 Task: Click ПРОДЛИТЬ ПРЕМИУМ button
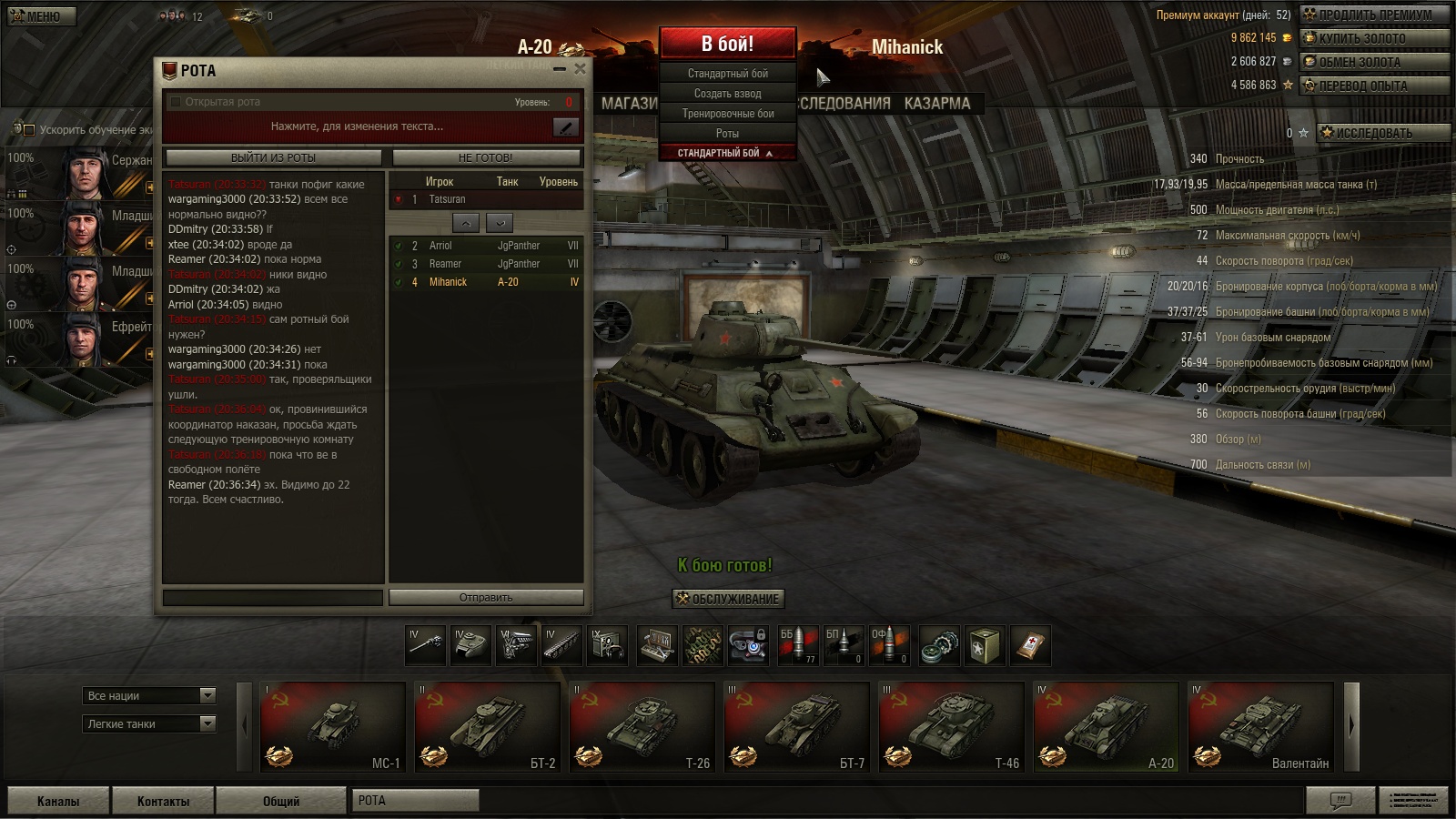[x=1374, y=15]
